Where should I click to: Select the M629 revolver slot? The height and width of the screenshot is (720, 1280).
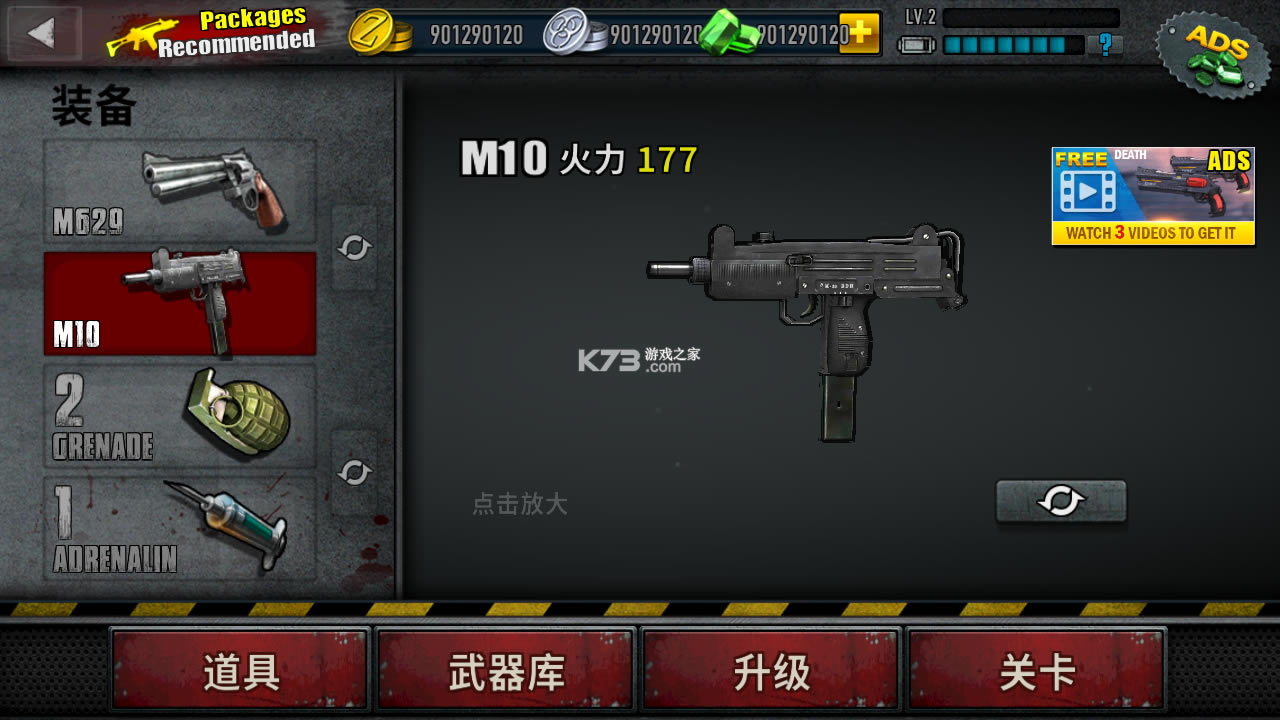[x=180, y=191]
